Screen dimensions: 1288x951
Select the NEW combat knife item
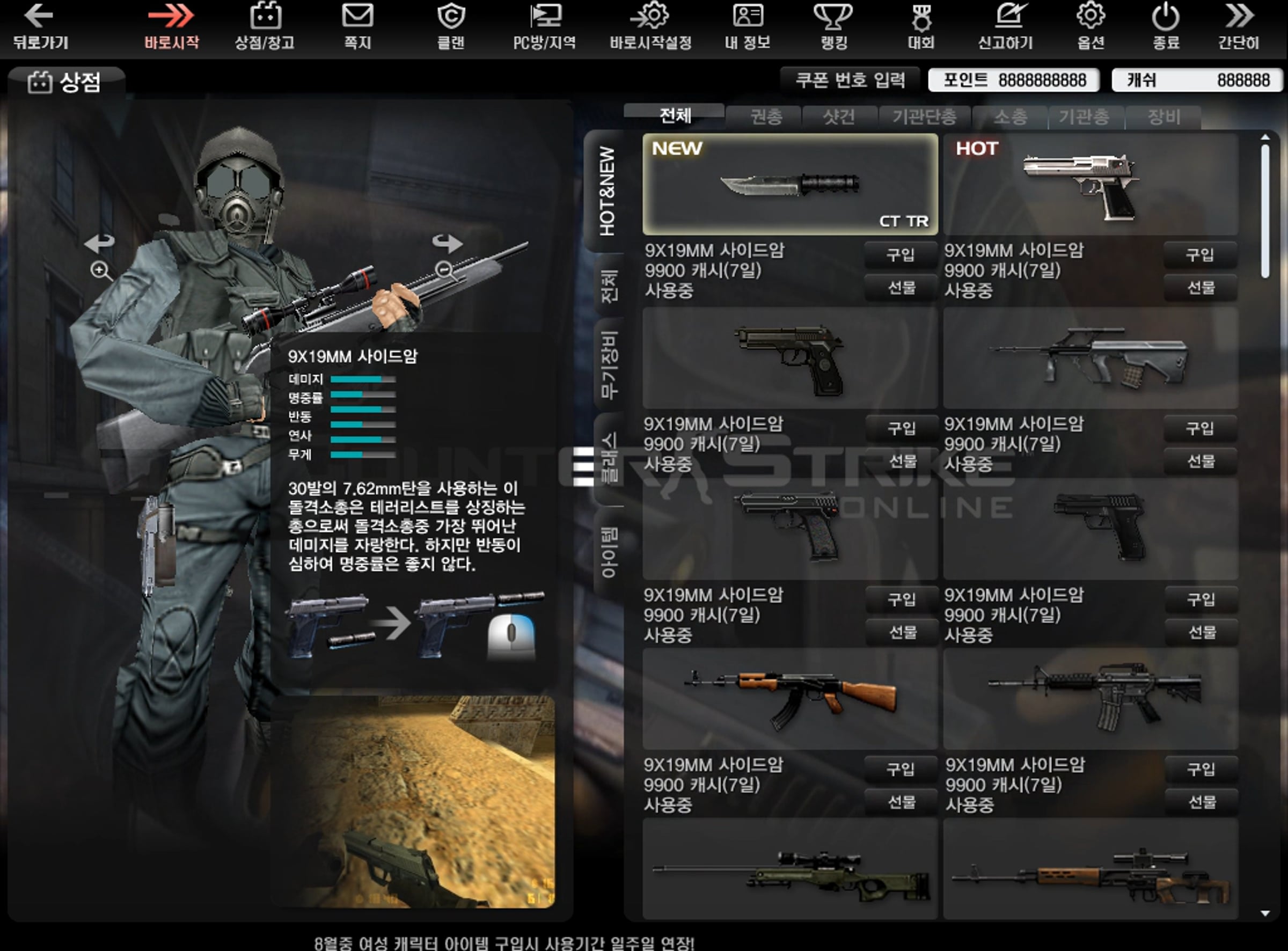(x=789, y=184)
